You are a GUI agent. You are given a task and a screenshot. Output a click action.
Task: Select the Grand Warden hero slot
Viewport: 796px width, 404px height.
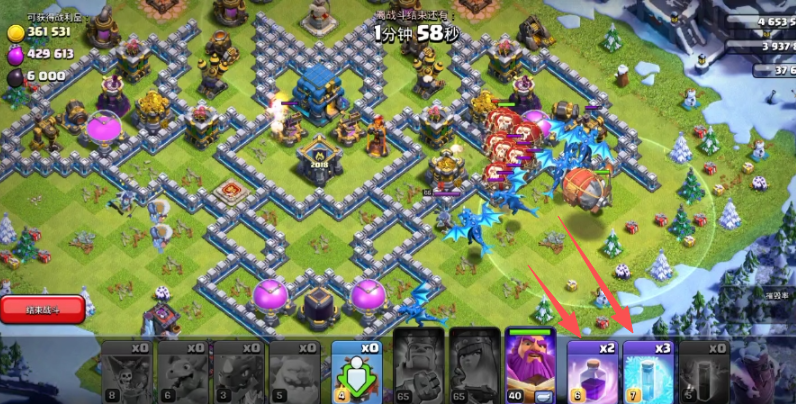pyautogui.click(x=532, y=365)
